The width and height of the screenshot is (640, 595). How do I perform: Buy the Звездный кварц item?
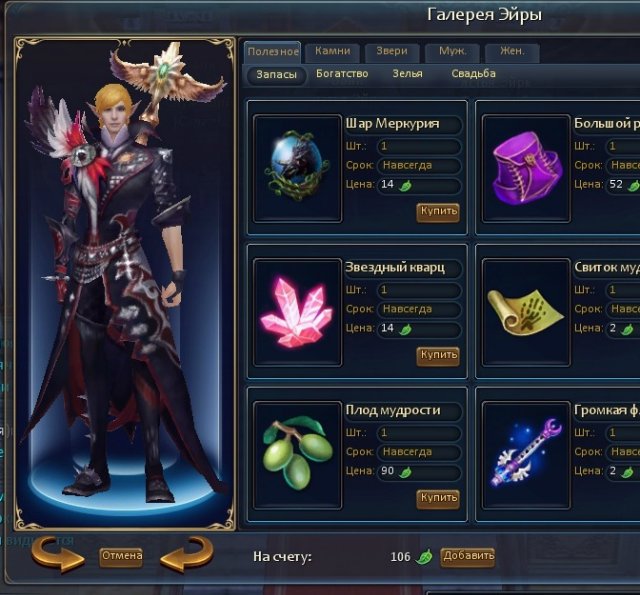point(438,355)
